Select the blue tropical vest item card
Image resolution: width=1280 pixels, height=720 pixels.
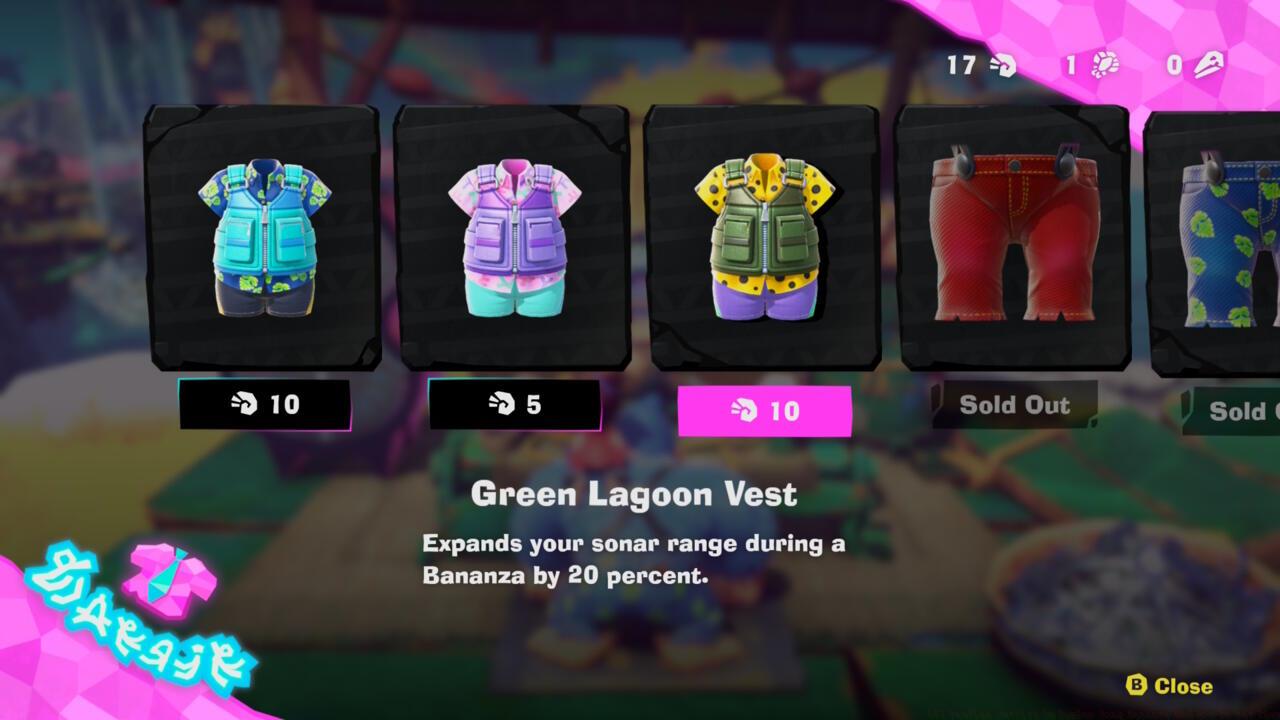pos(262,240)
